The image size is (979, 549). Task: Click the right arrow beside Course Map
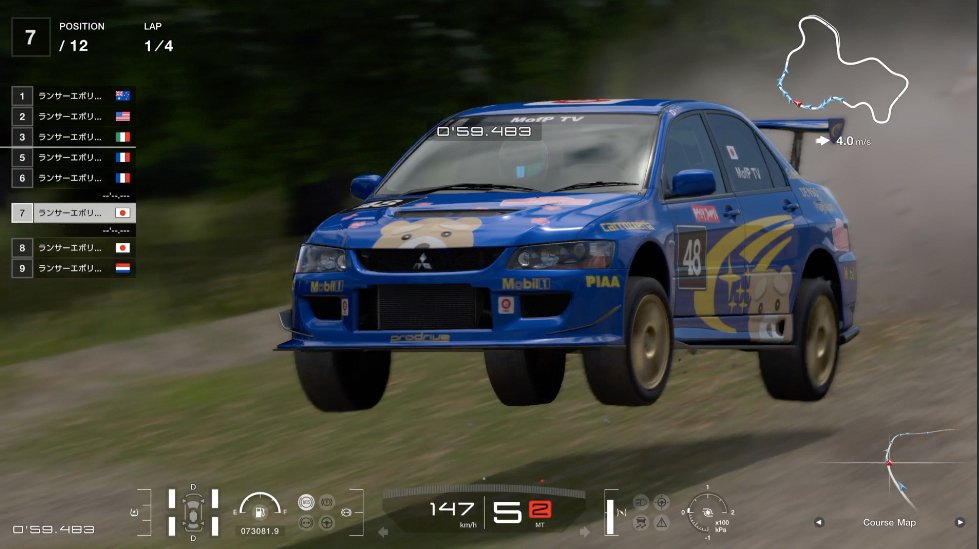coord(960,522)
